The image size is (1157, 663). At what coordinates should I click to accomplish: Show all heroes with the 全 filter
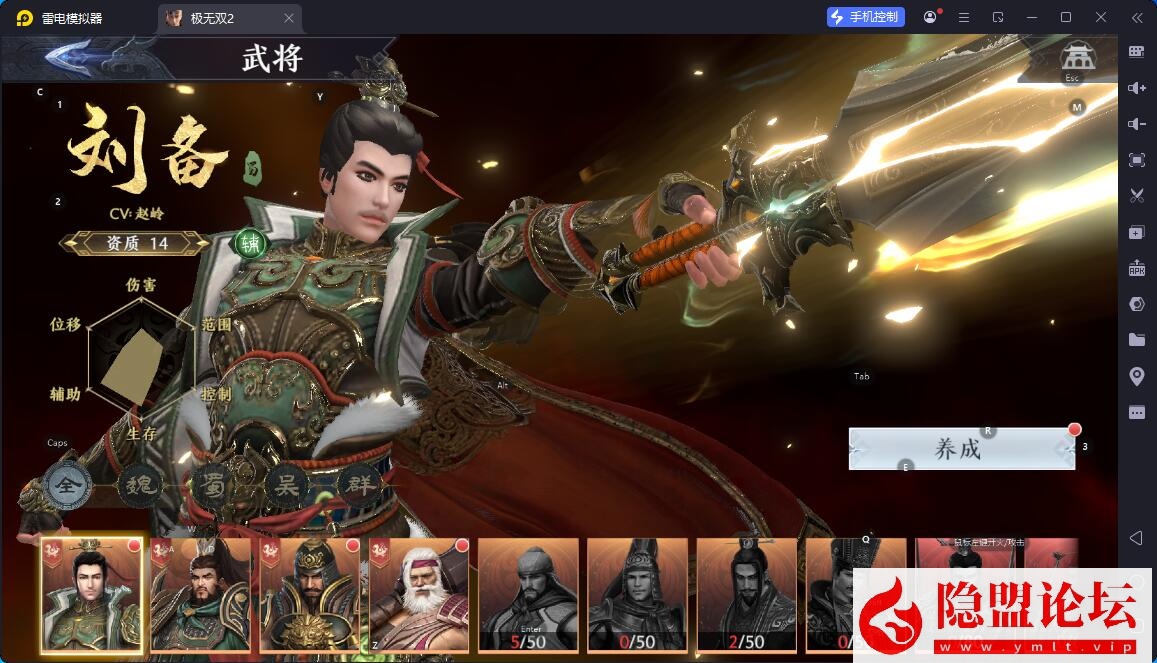(x=68, y=487)
